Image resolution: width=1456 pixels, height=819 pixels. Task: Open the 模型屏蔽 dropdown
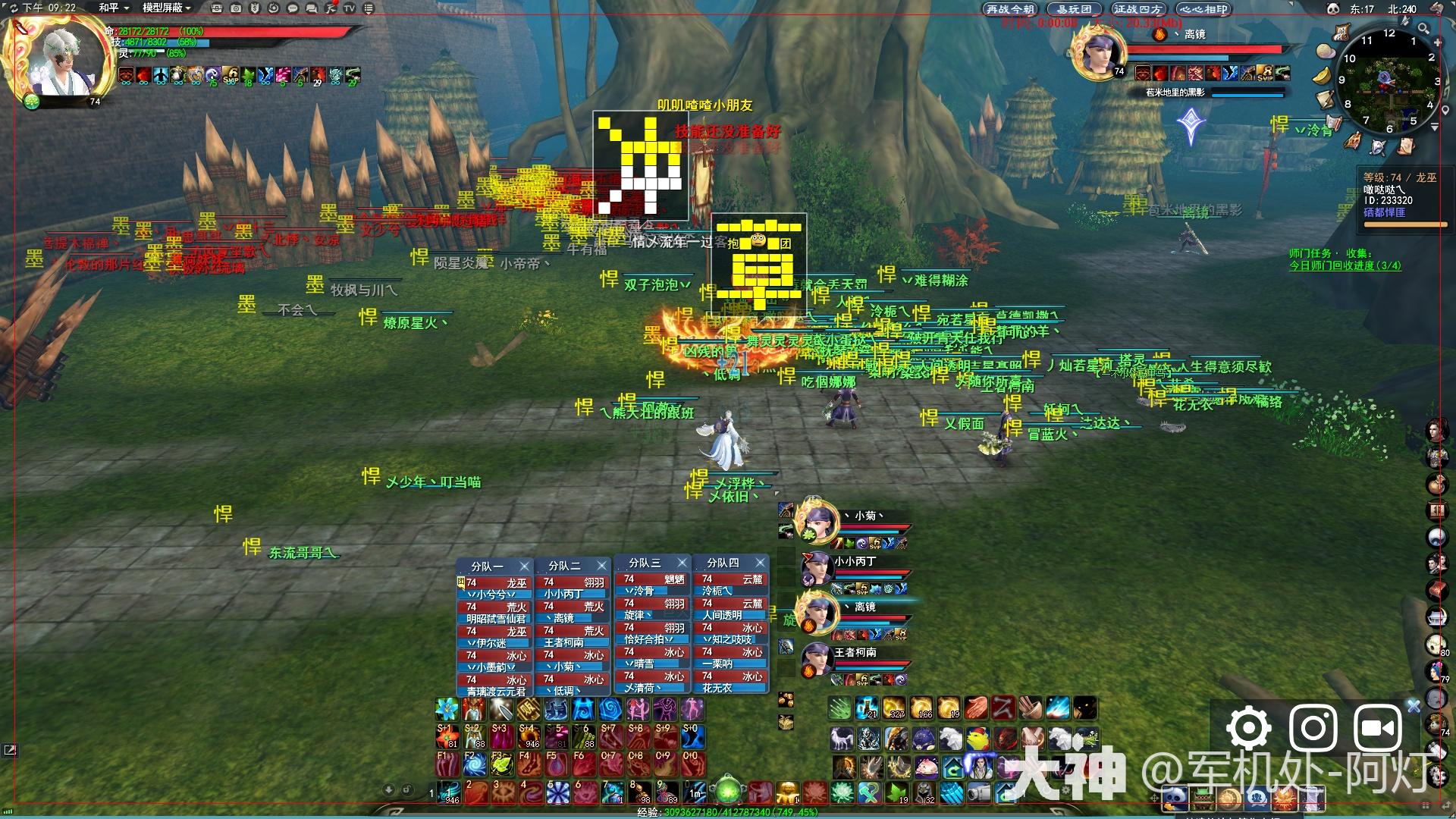(166, 8)
